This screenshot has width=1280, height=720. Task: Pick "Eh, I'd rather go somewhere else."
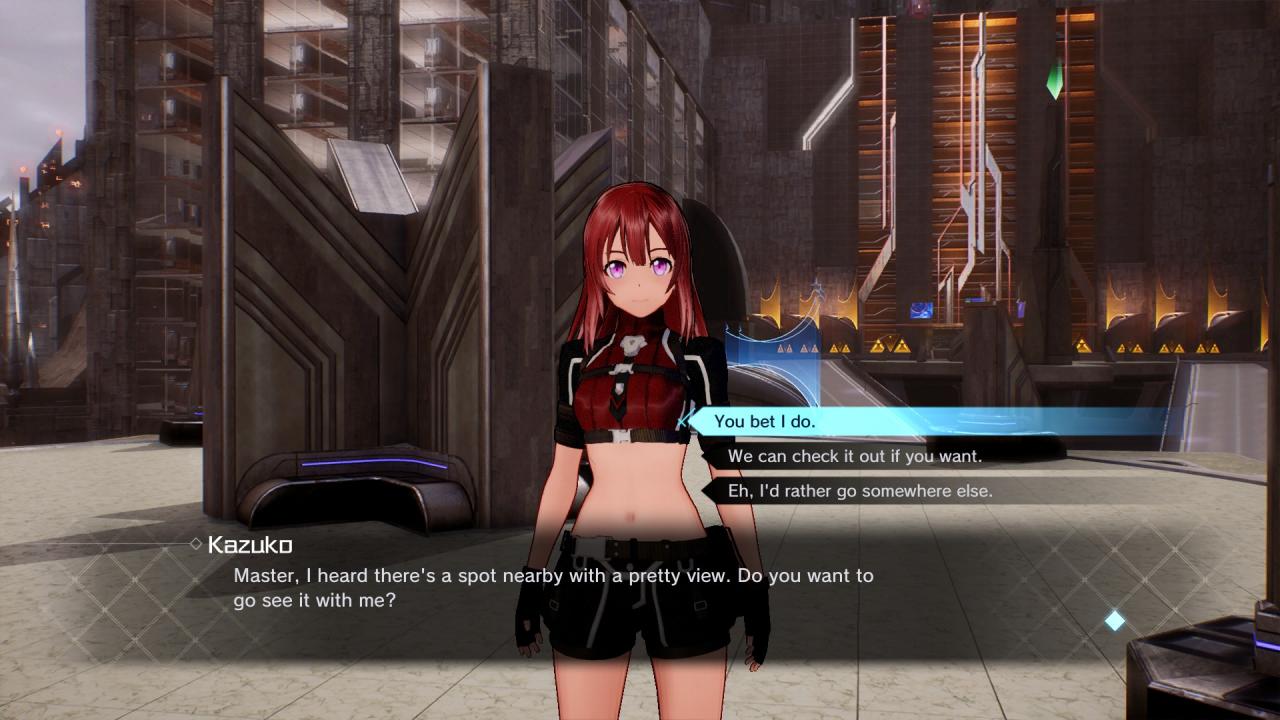coord(859,491)
